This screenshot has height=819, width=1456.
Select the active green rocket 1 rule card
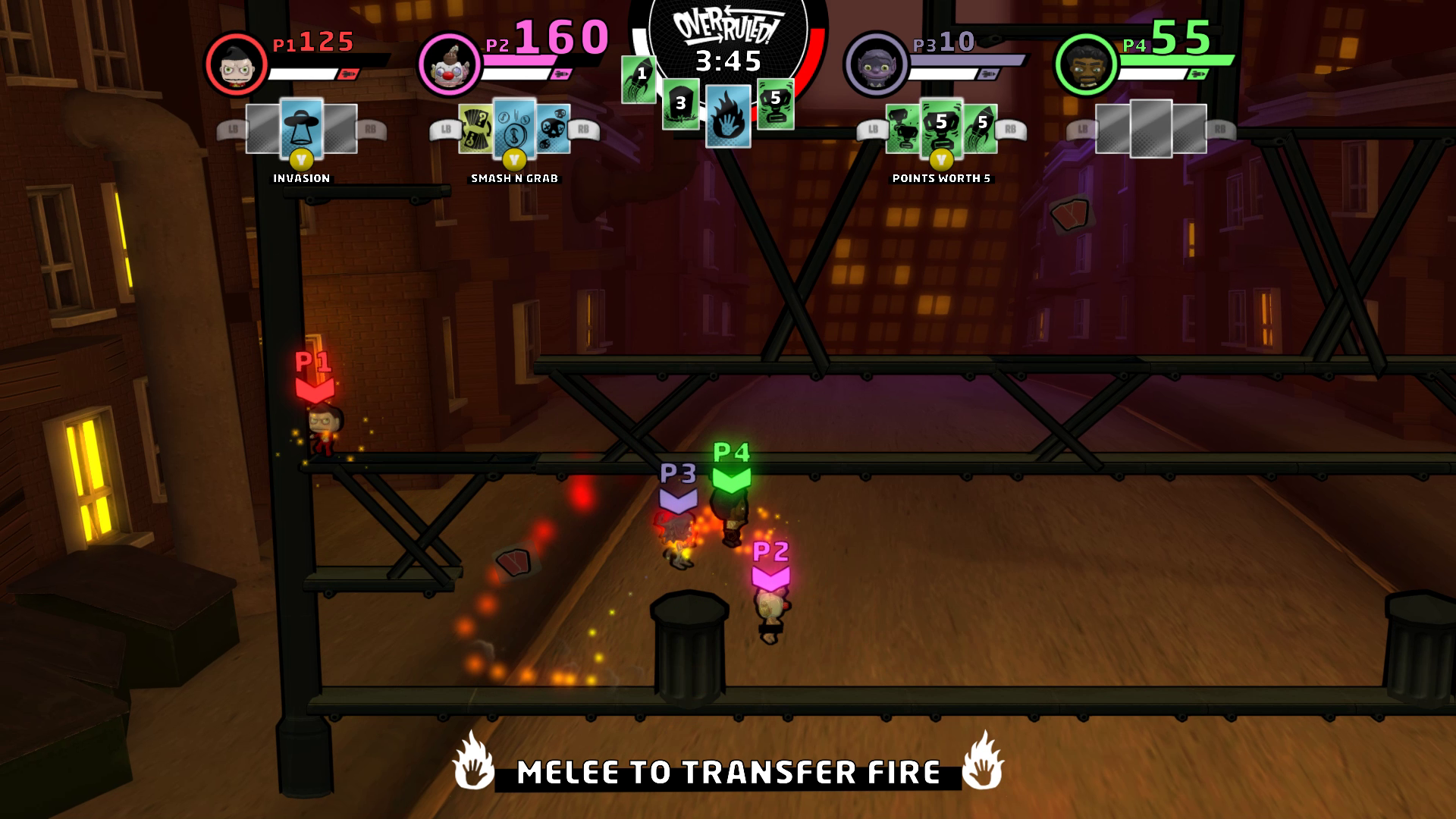(639, 79)
